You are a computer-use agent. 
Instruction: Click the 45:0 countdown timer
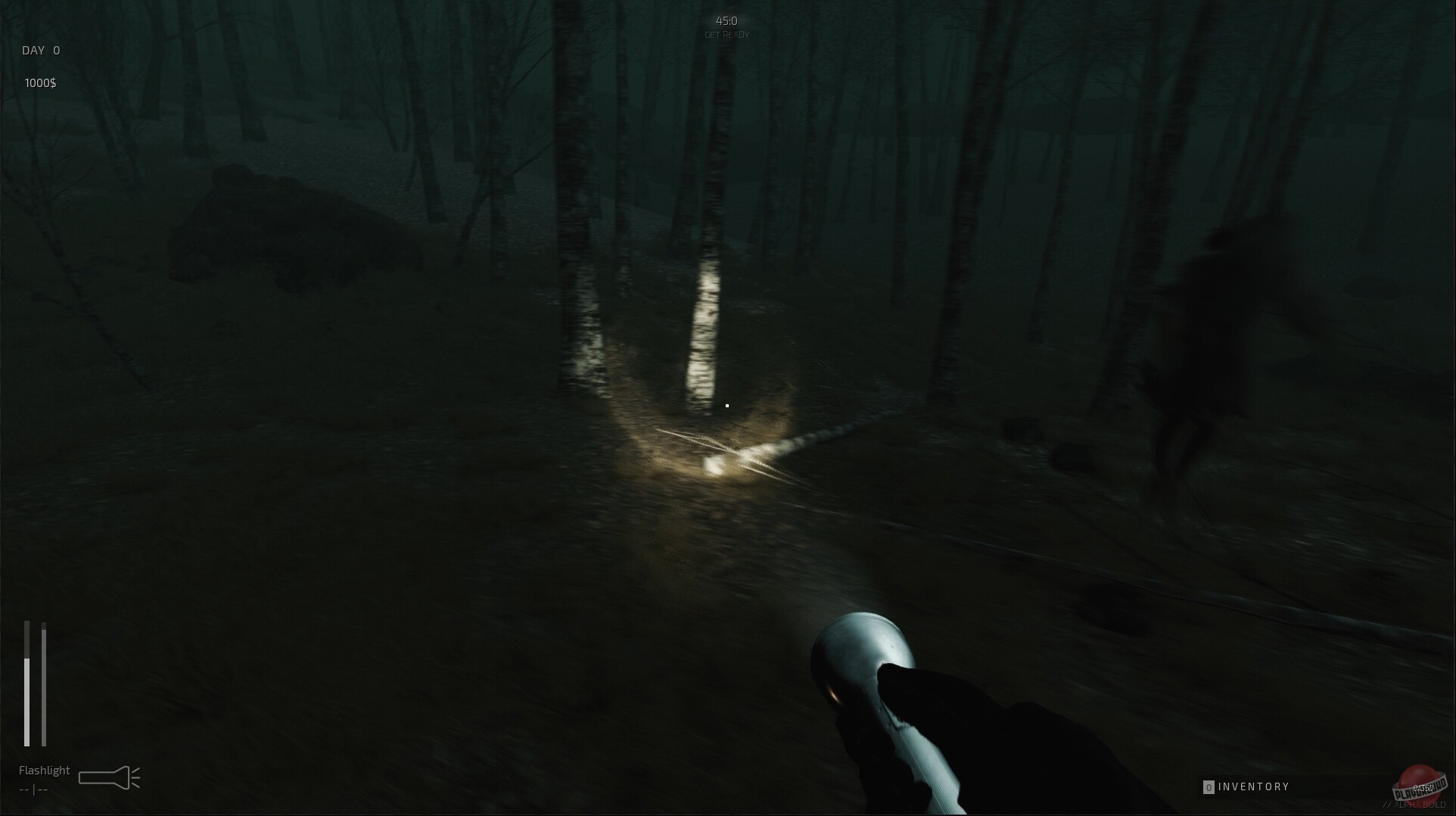tap(726, 20)
